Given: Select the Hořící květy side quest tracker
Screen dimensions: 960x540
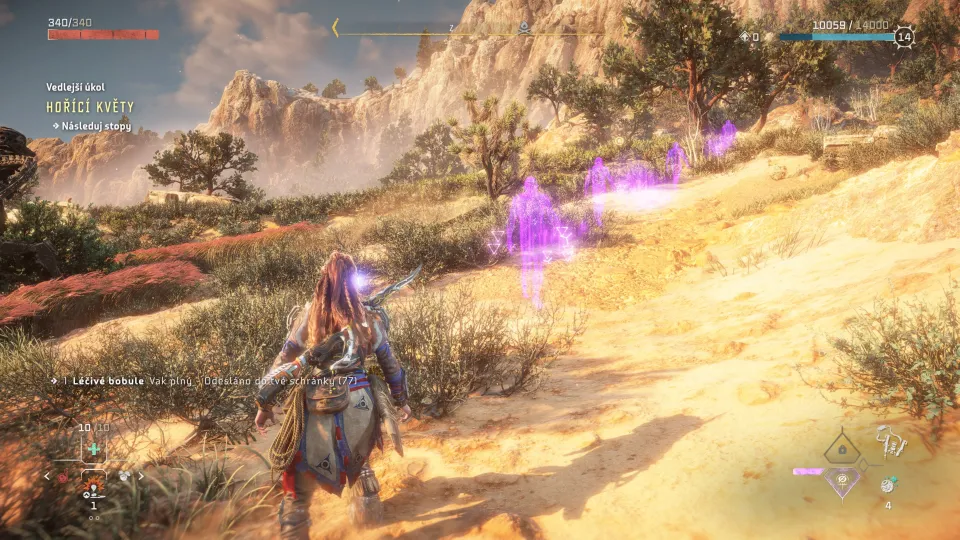Looking at the screenshot, I should pyautogui.click(x=89, y=106).
